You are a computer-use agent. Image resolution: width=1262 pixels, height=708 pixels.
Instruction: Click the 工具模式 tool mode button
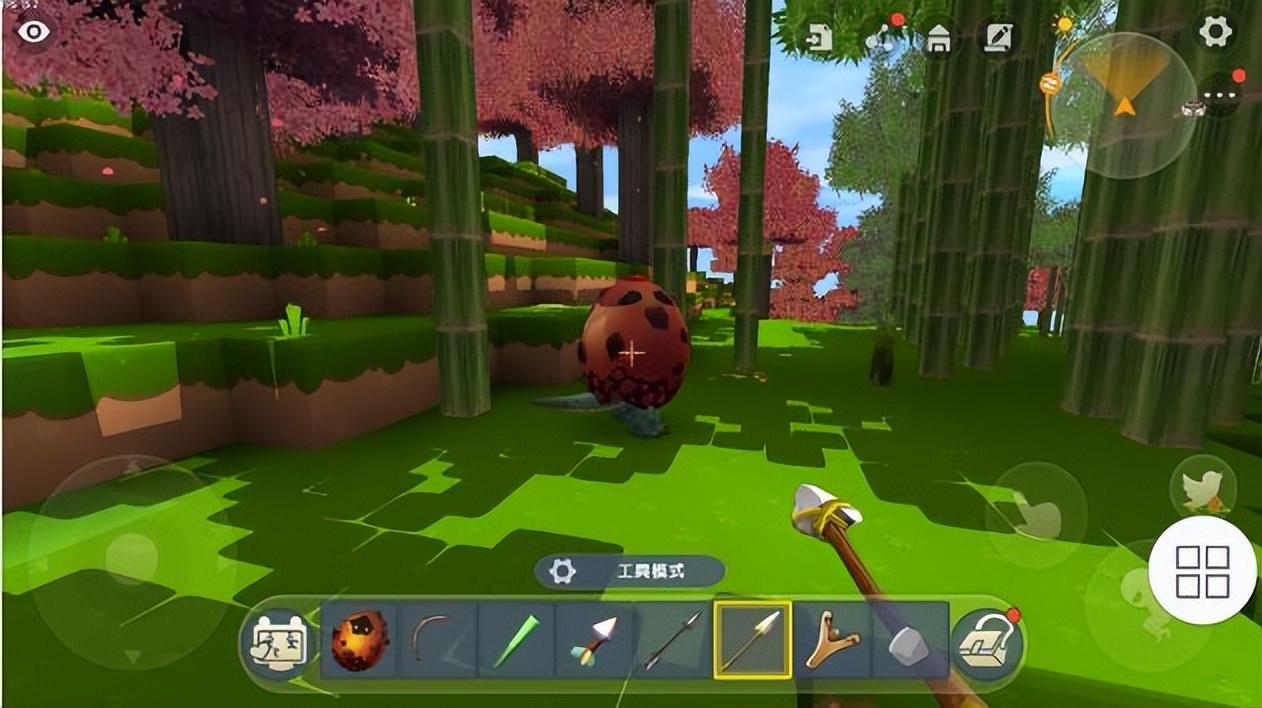click(x=630, y=572)
